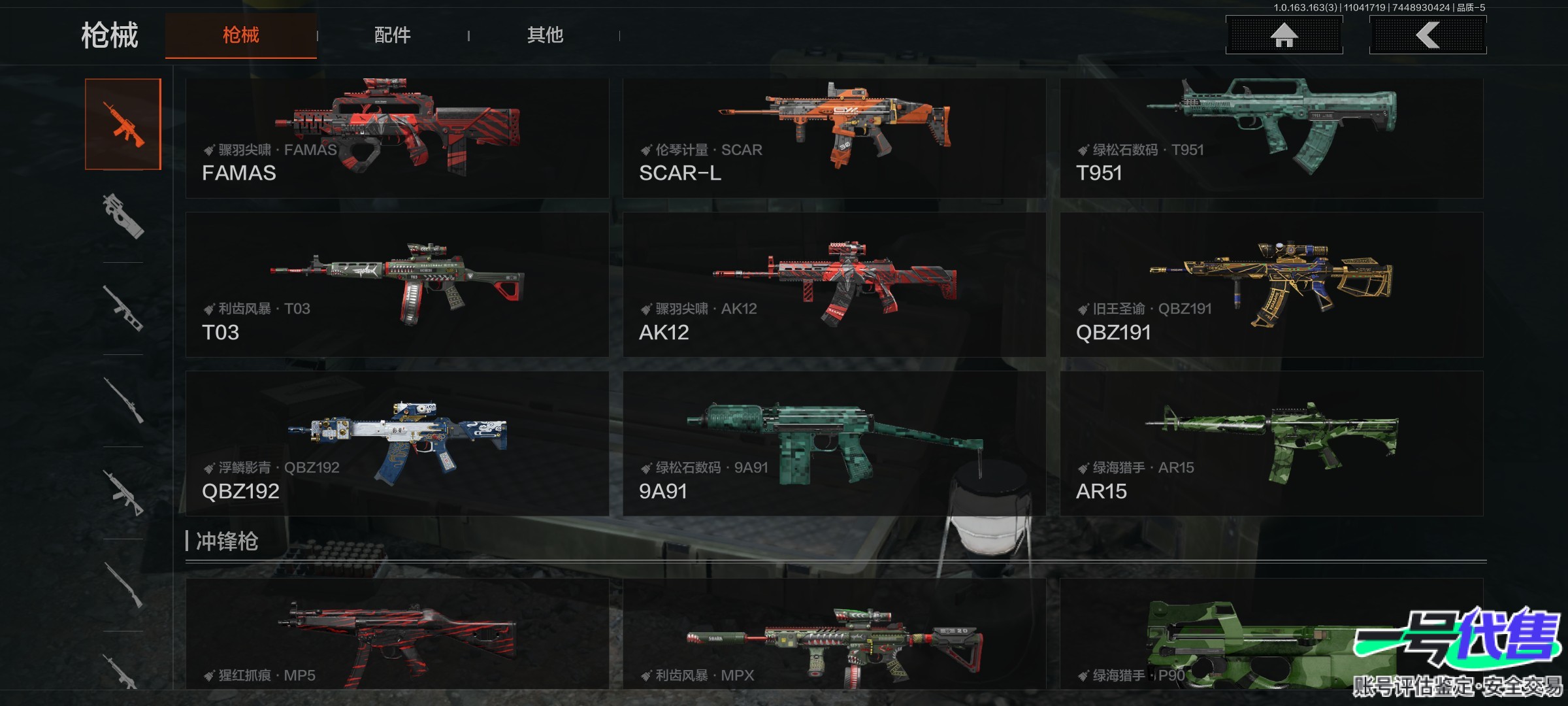Select the MPX submachine gun card
Image resolution: width=1568 pixels, height=706 pixels.
coord(834,634)
